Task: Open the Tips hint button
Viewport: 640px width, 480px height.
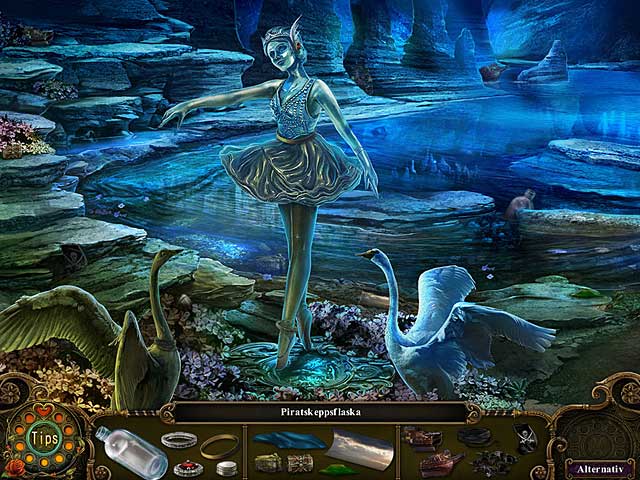Action: (42, 440)
